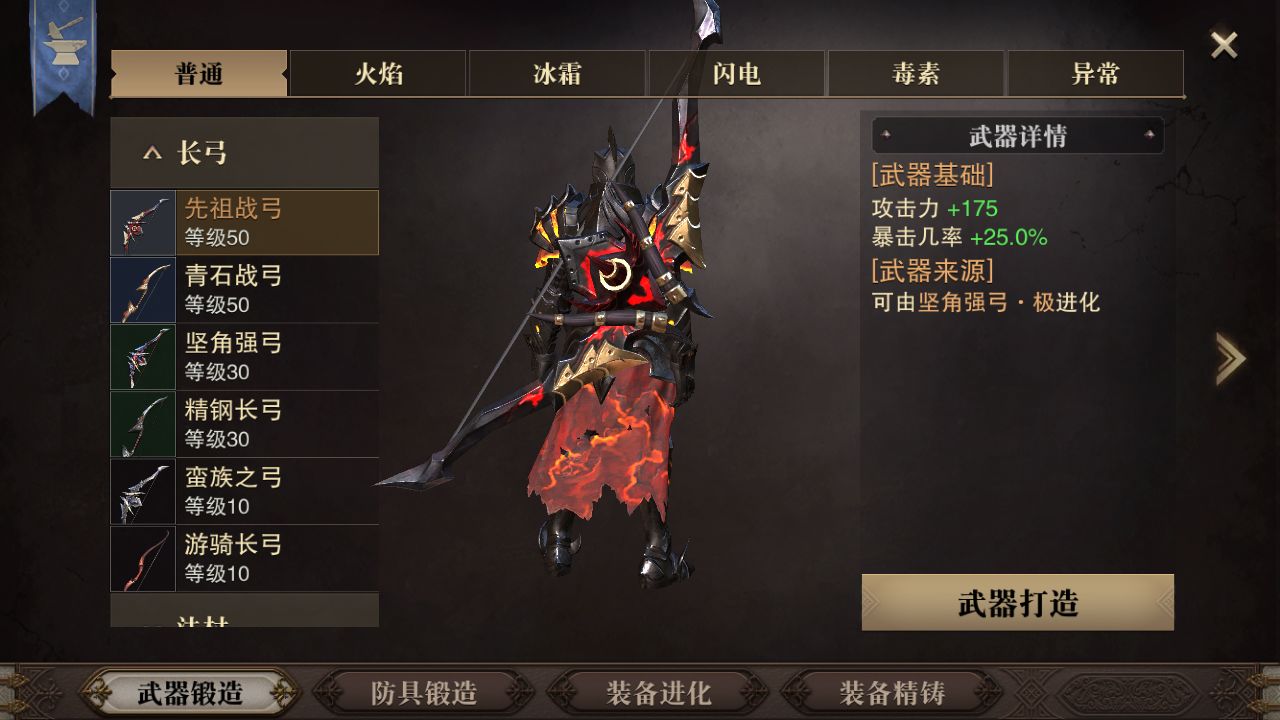Go to the 装备精铸 section
Viewport: 1280px width, 720px height.
(892, 692)
